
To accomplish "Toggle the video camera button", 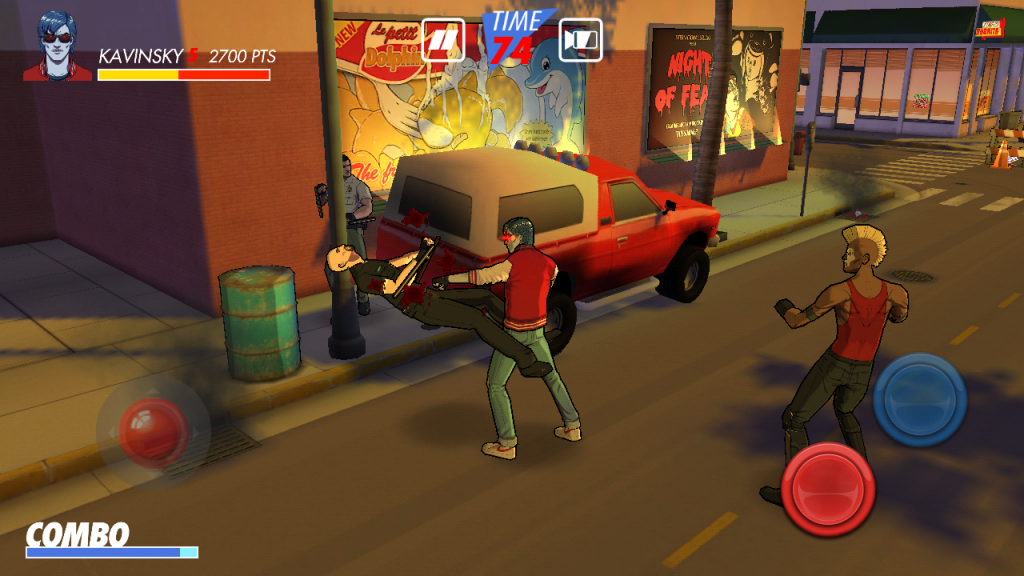I will pyautogui.click(x=580, y=40).
